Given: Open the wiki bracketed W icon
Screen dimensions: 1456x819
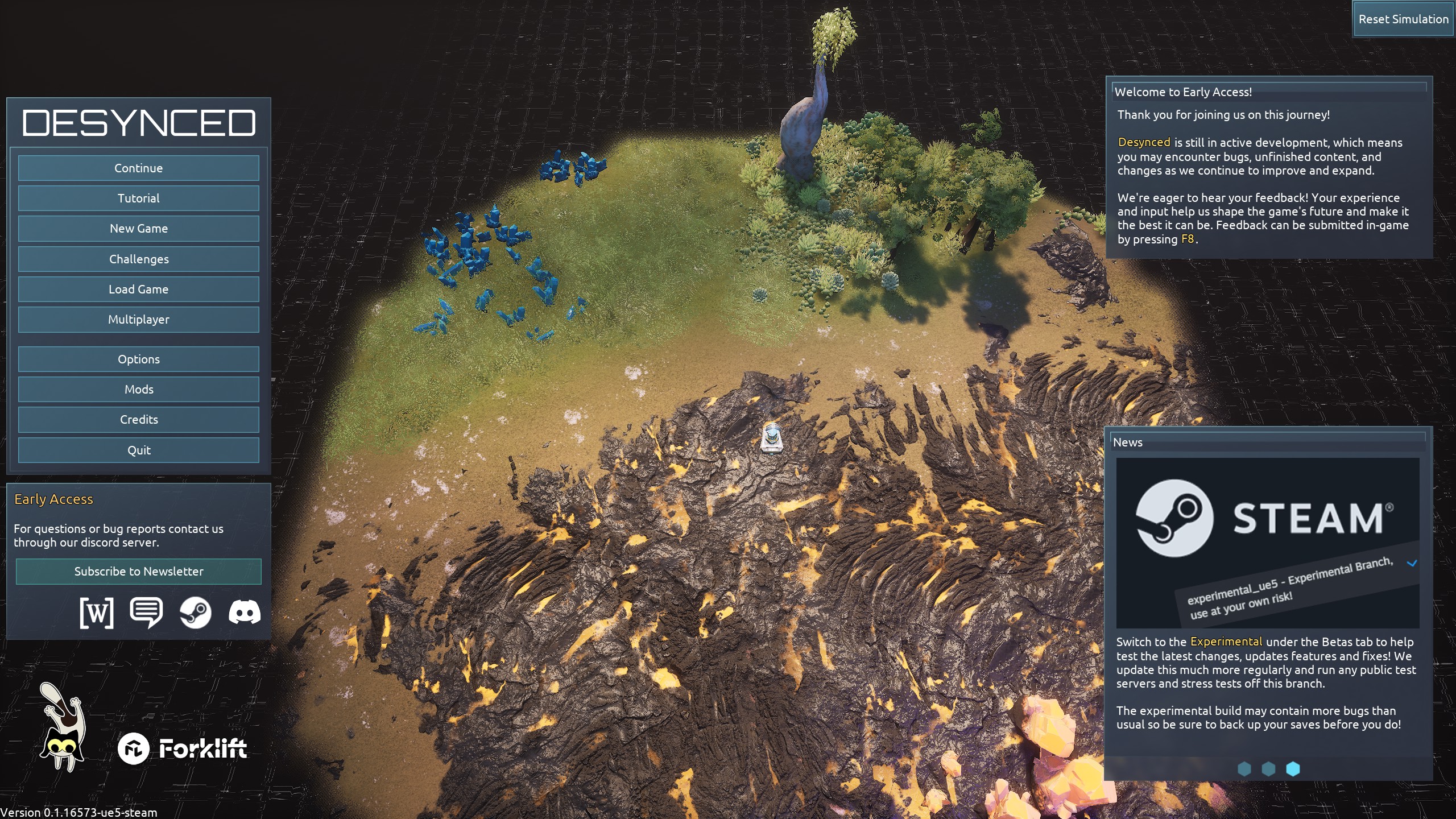Looking at the screenshot, I should (x=97, y=613).
